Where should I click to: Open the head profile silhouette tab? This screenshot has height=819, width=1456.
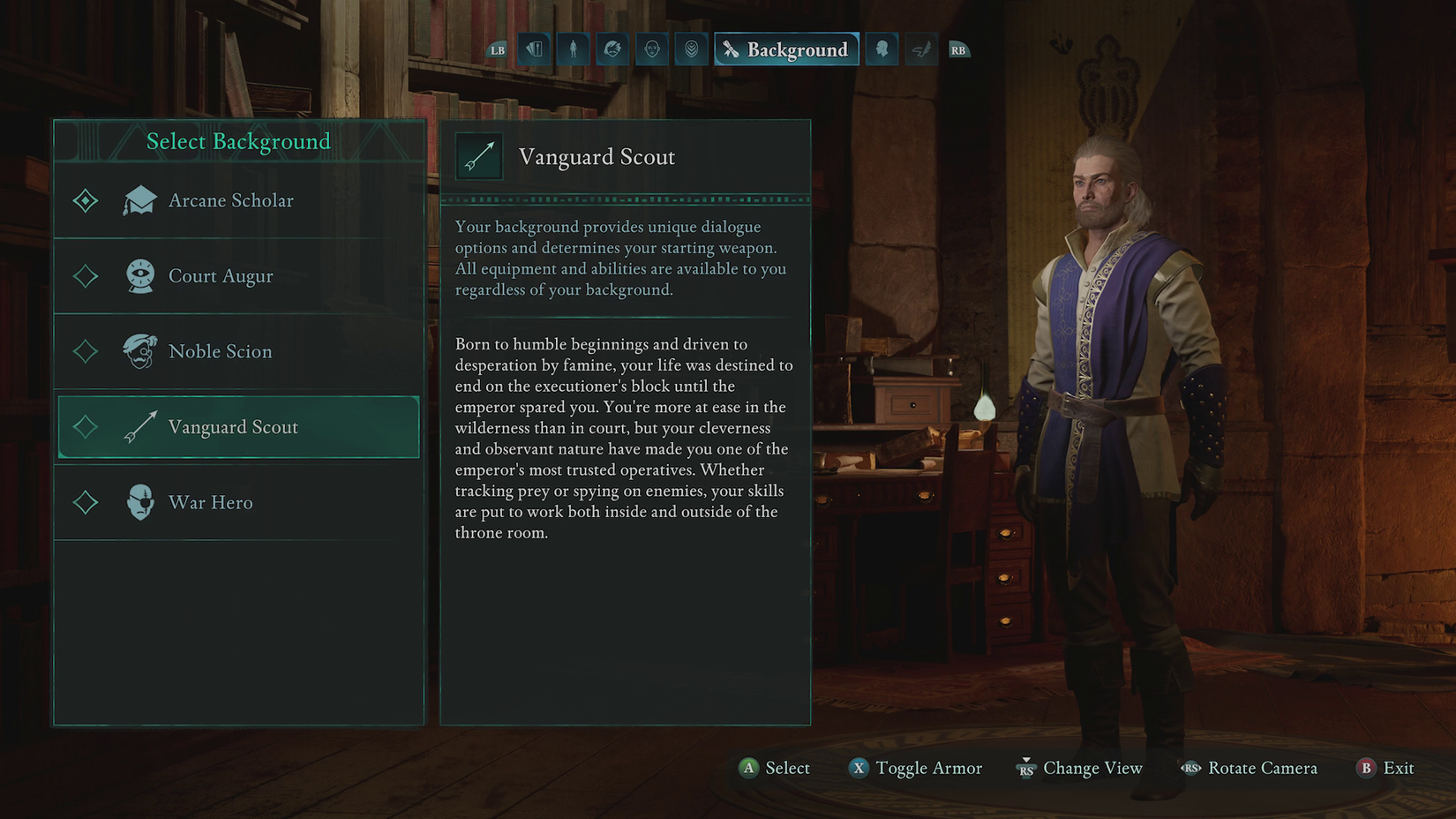pos(882,49)
